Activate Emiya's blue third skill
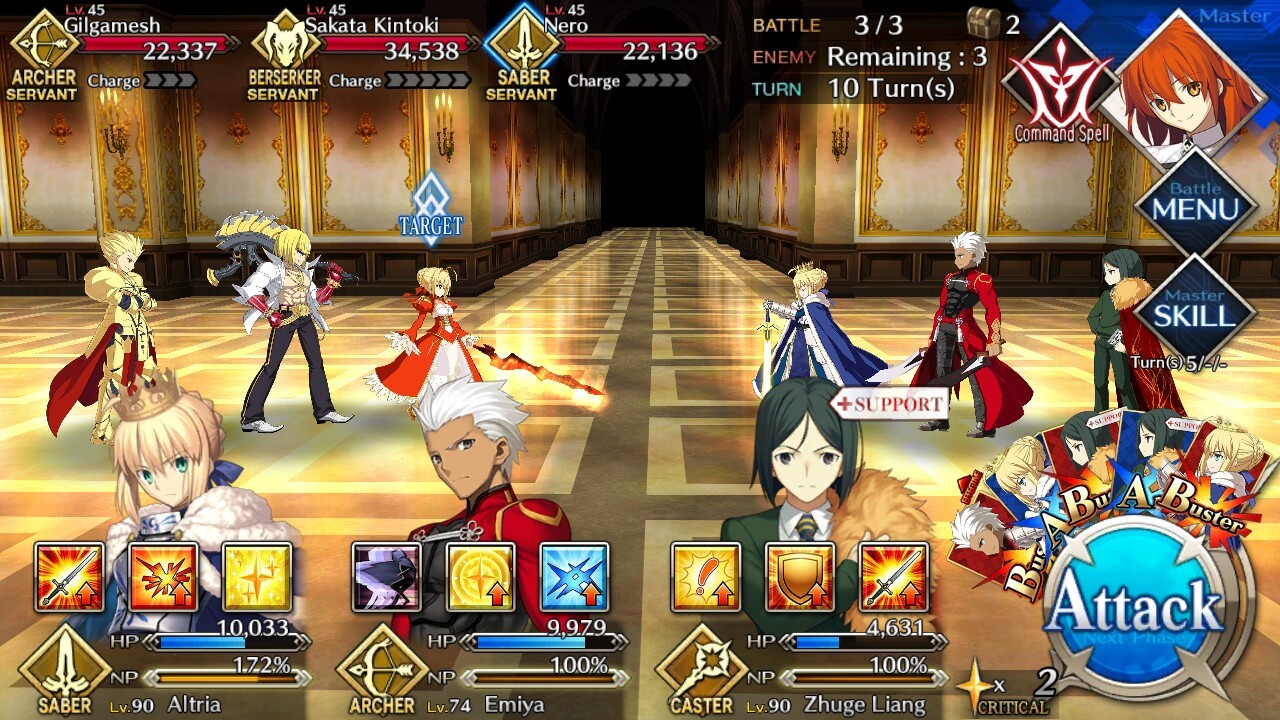 [574, 577]
